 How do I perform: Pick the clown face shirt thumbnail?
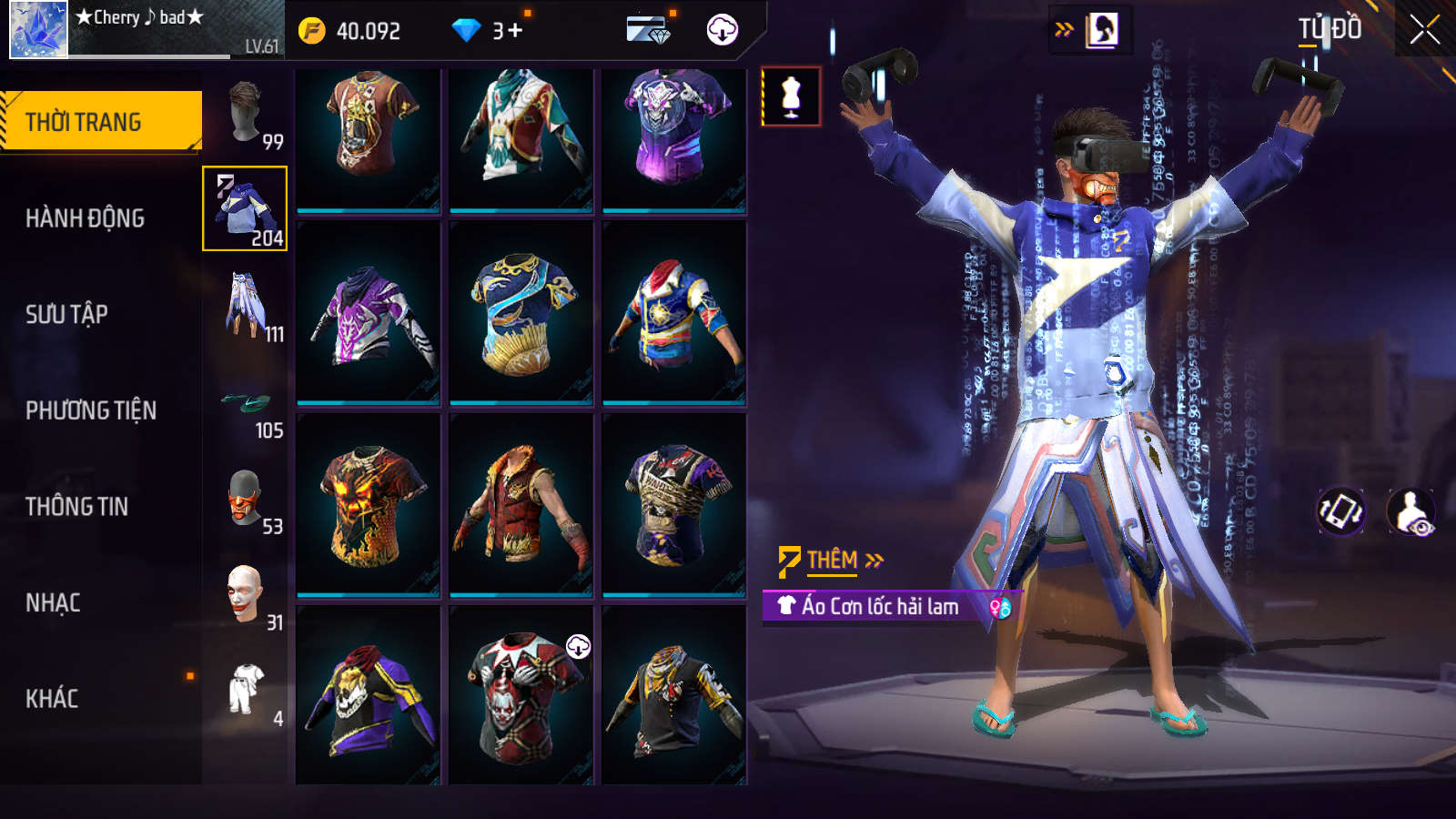[521, 696]
